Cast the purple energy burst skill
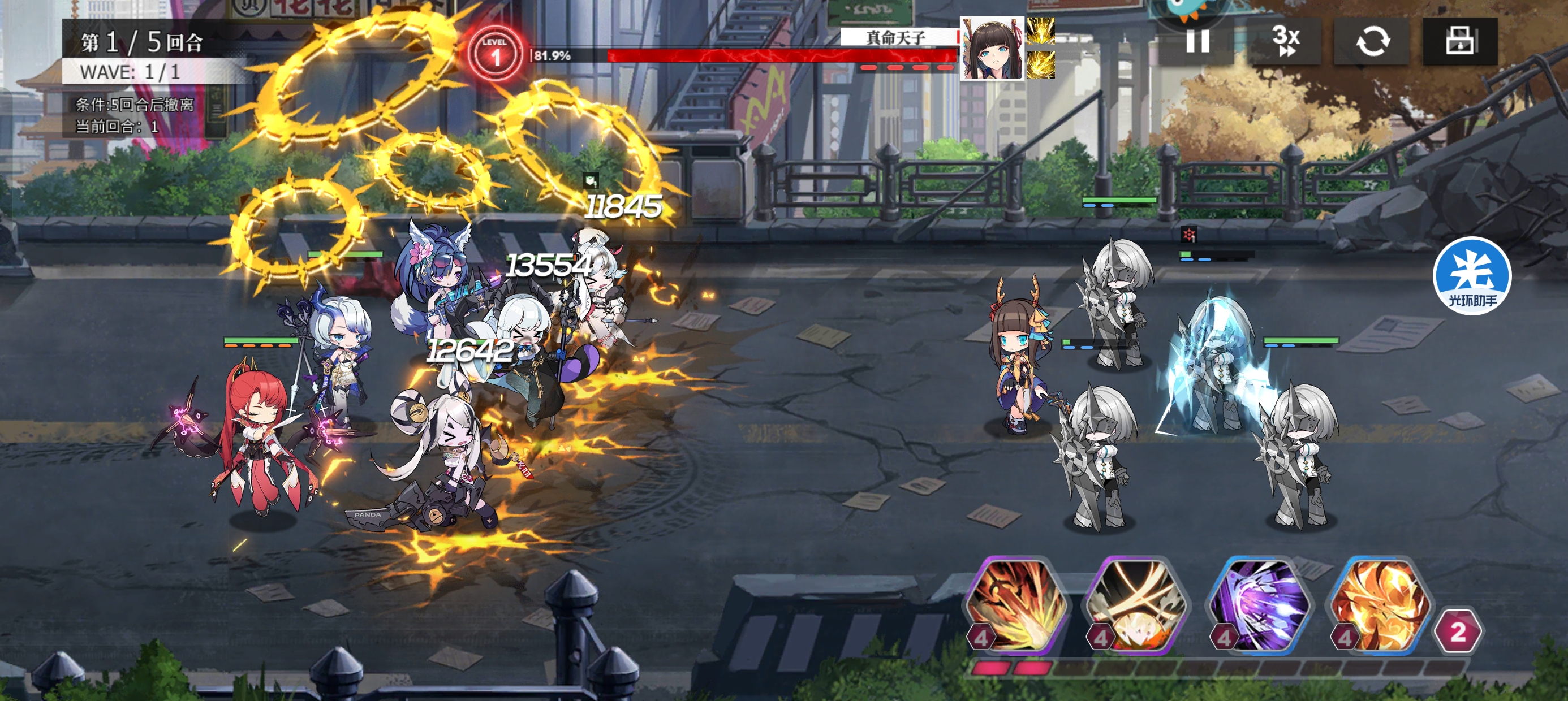1568x701 pixels. (x=1257, y=605)
